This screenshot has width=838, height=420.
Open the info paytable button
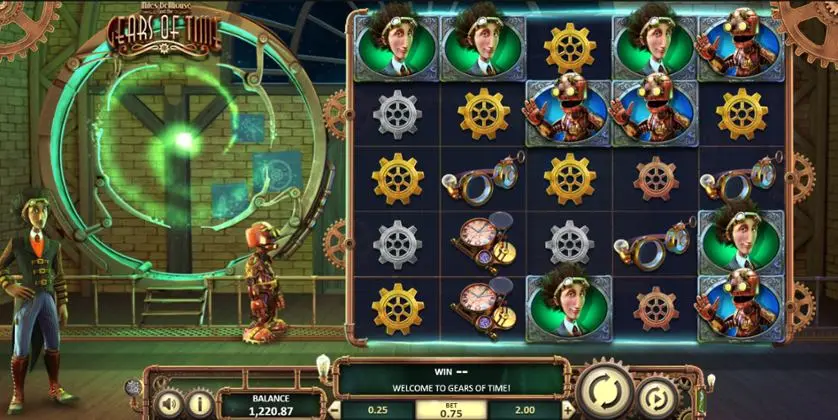pyautogui.click(x=198, y=404)
